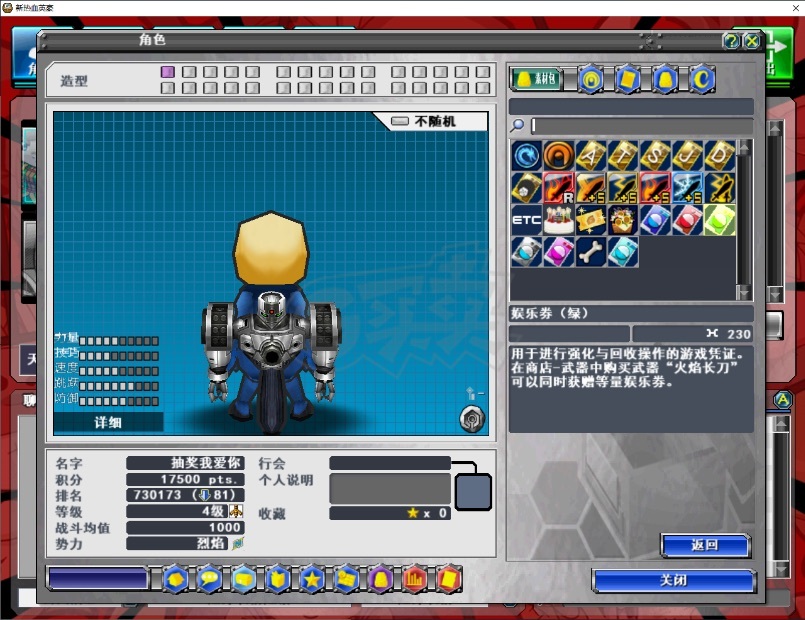Click the star icon in bottom toolbar

[x=311, y=578]
